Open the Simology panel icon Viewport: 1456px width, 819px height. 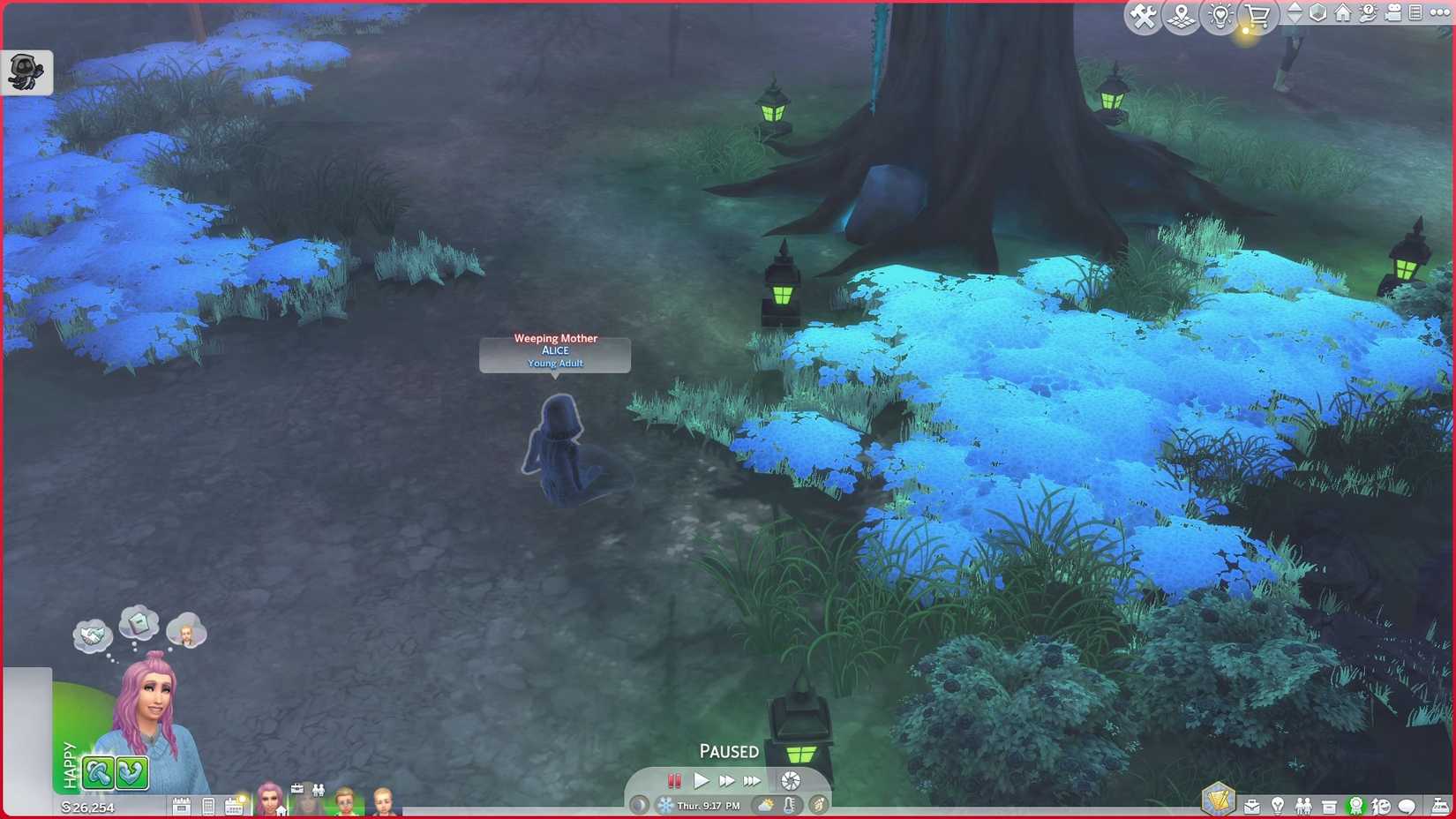click(x=1381, y=807)
